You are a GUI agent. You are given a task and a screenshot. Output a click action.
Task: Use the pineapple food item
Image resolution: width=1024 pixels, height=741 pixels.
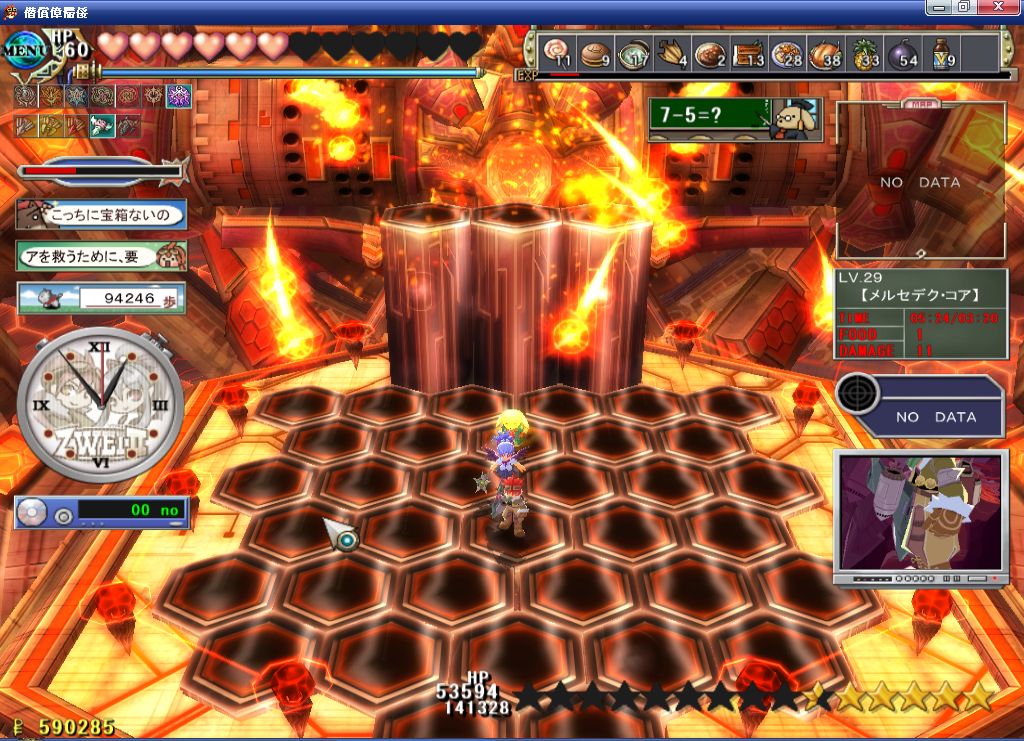click(865, 53)
